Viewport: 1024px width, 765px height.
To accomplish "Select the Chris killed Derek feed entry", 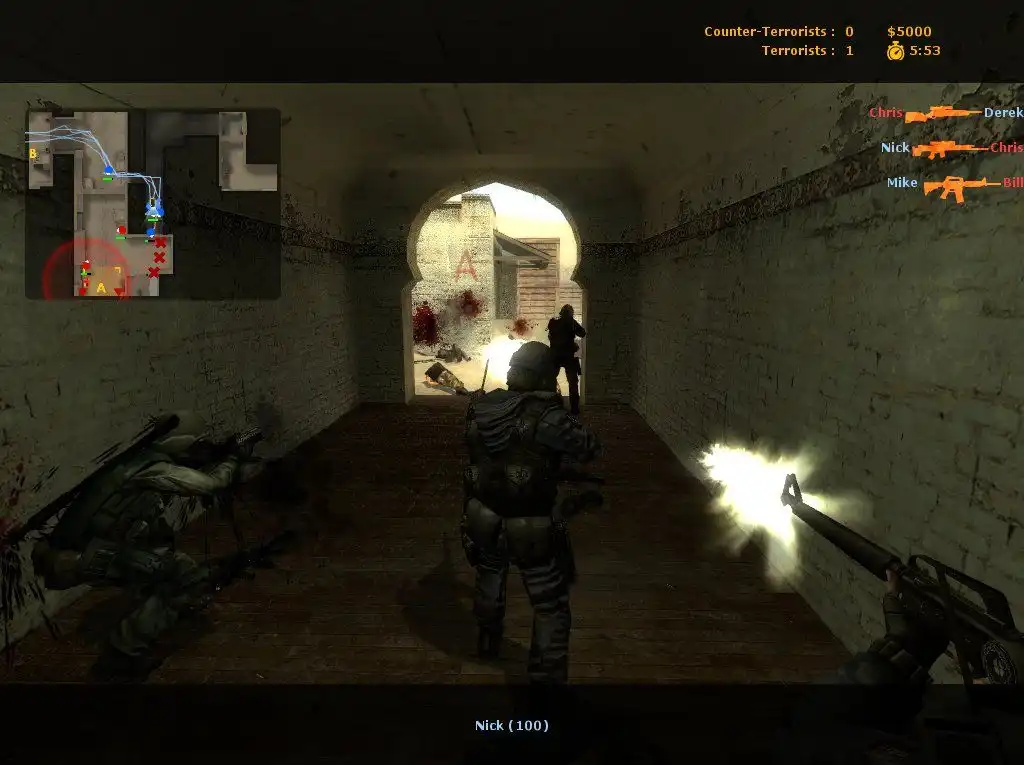I will [945, 113].
